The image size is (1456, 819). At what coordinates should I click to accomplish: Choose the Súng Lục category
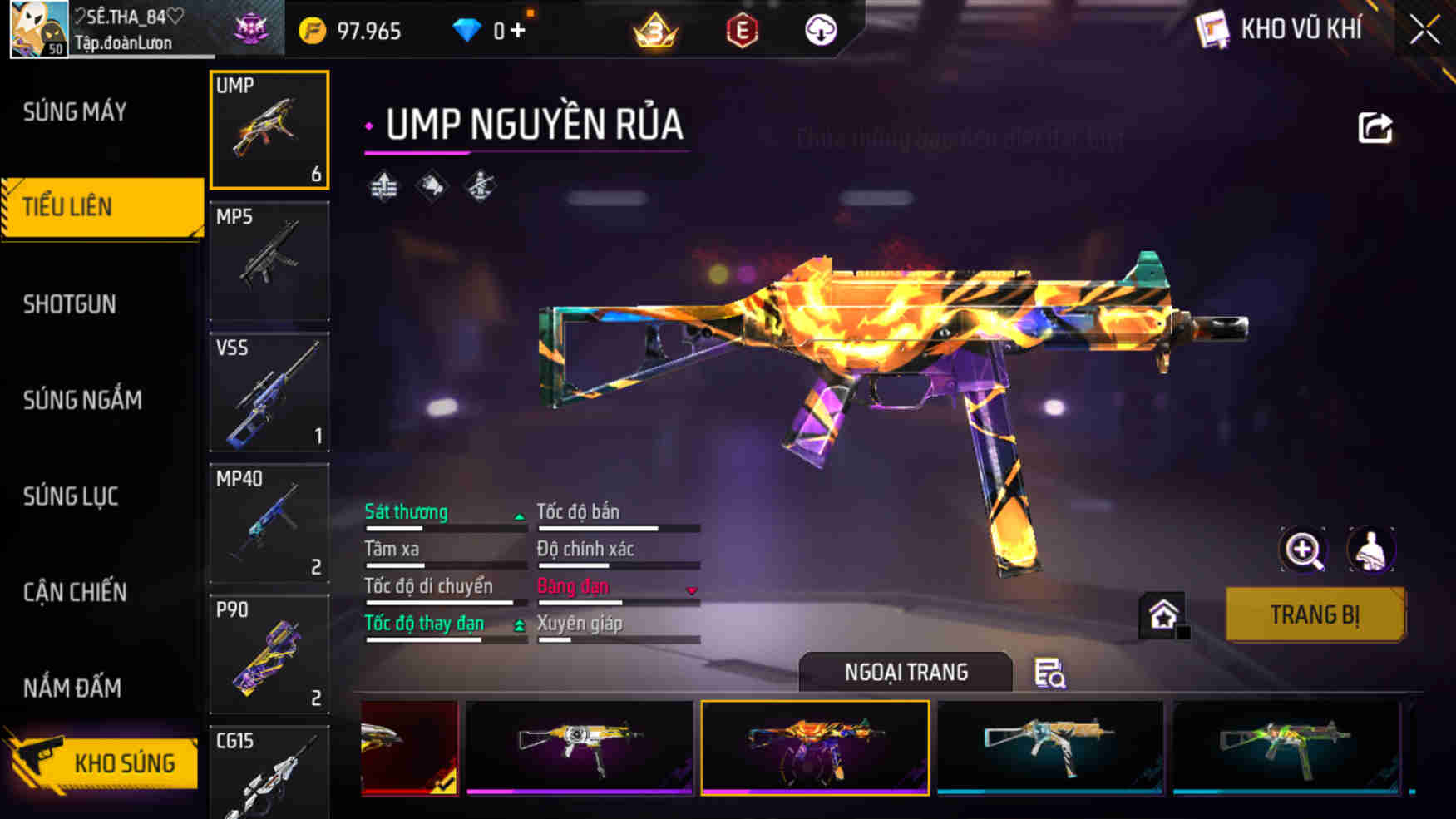(x=71, y=496)
